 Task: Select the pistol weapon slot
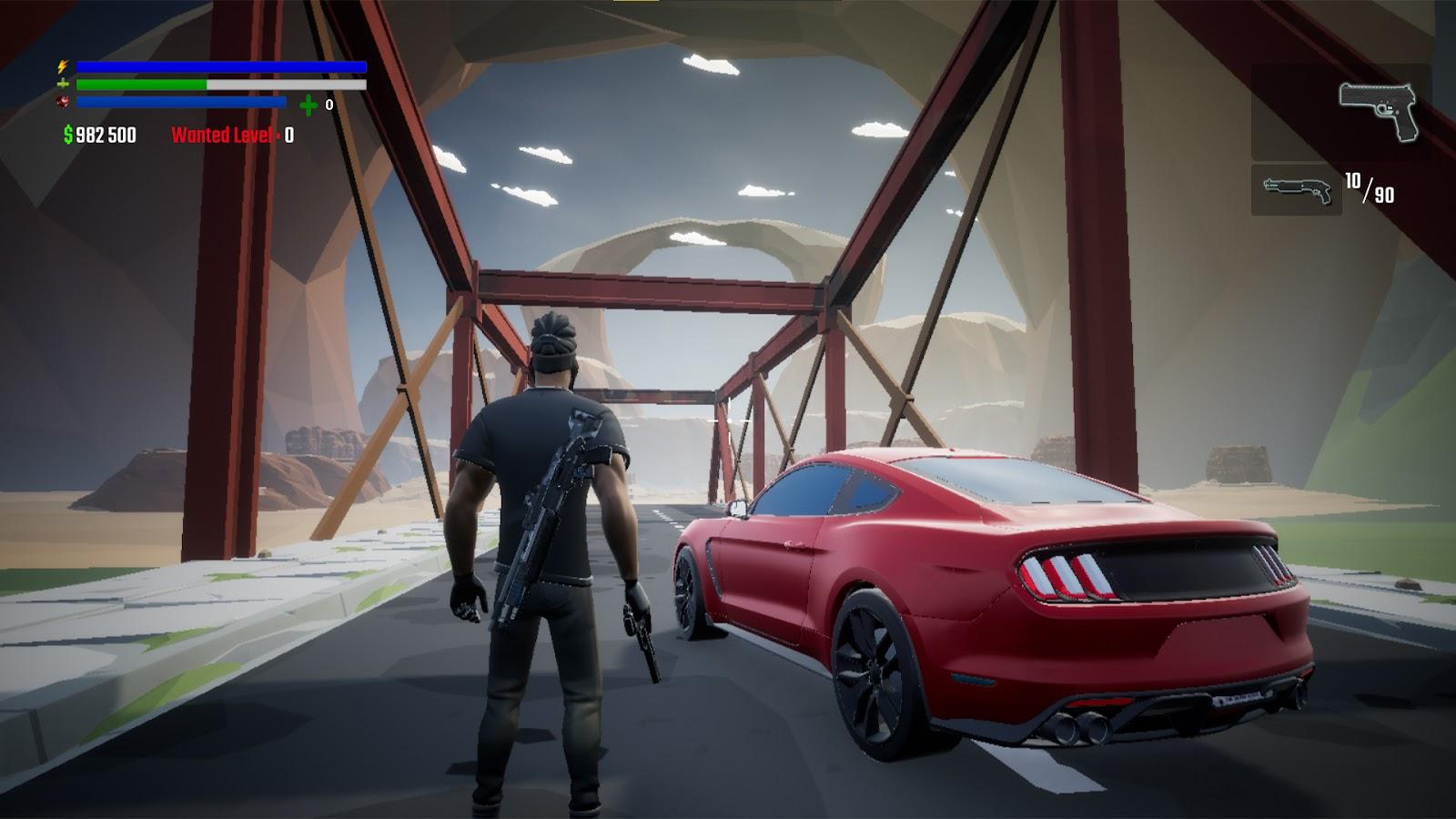(1378, 112)
